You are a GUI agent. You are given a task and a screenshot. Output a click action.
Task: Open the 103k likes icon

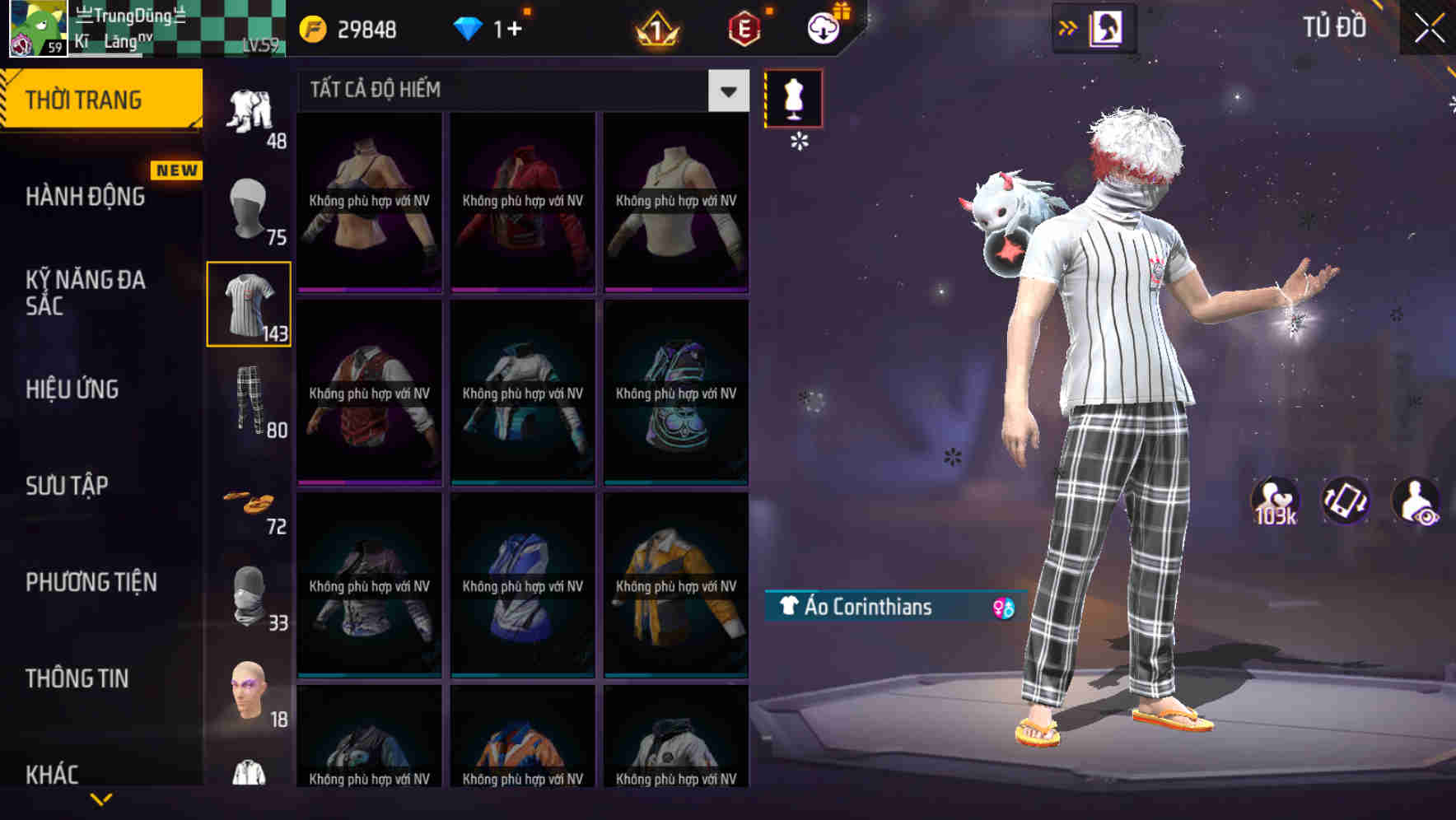(1272, 501)
